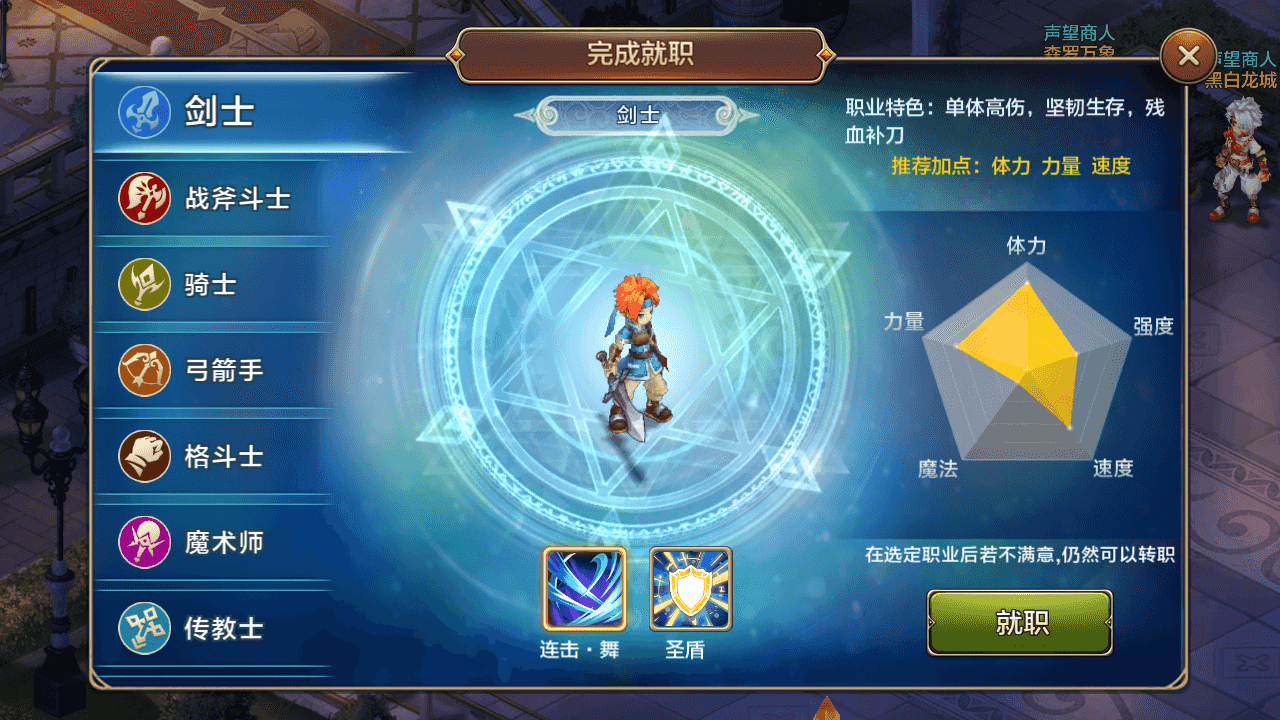The width and height of the screenshot is (1280, 720).
Task: Close the job selection window
Action: [1188, 57]
